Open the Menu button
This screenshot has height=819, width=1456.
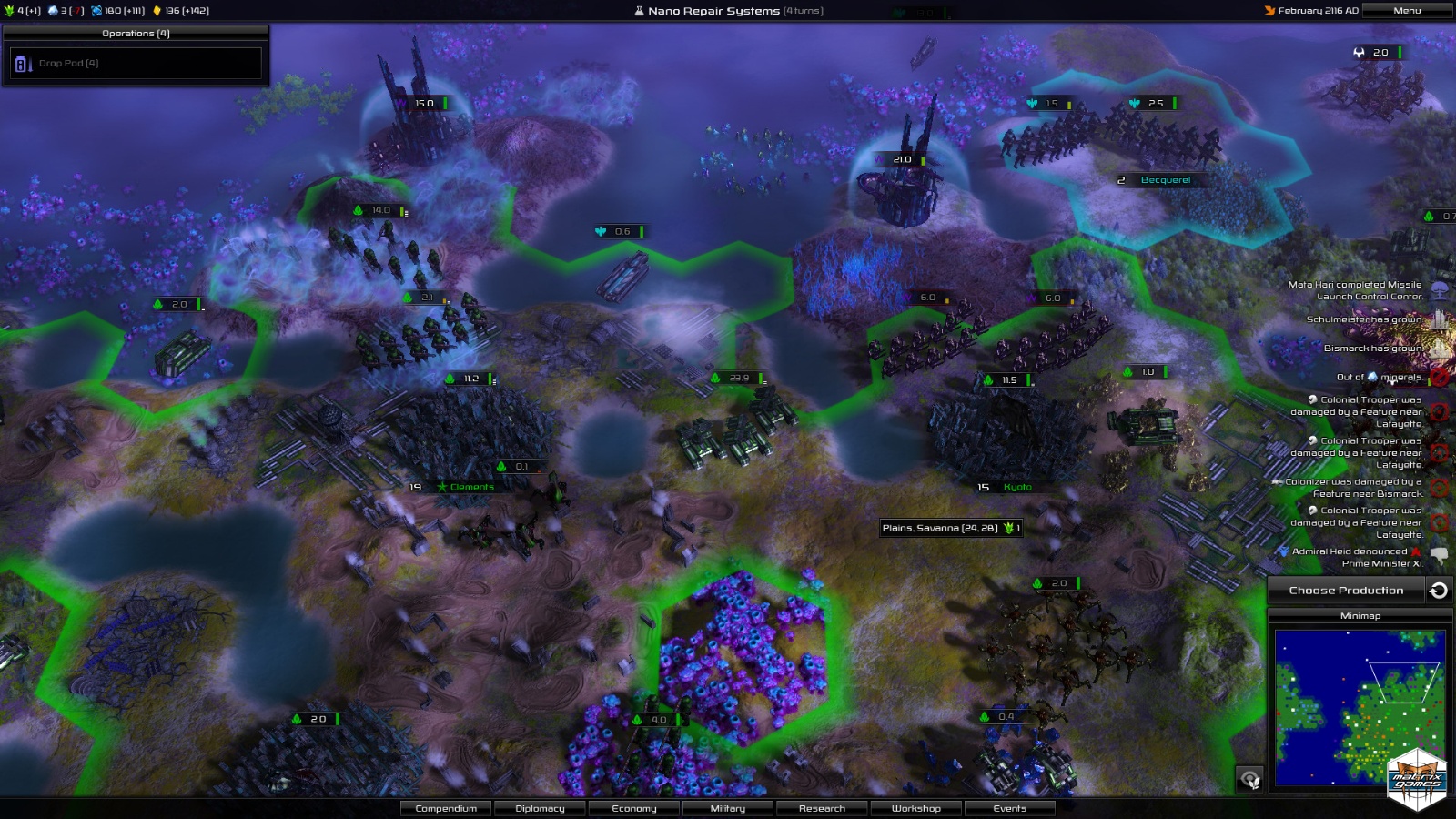[x=1406, y=11]
